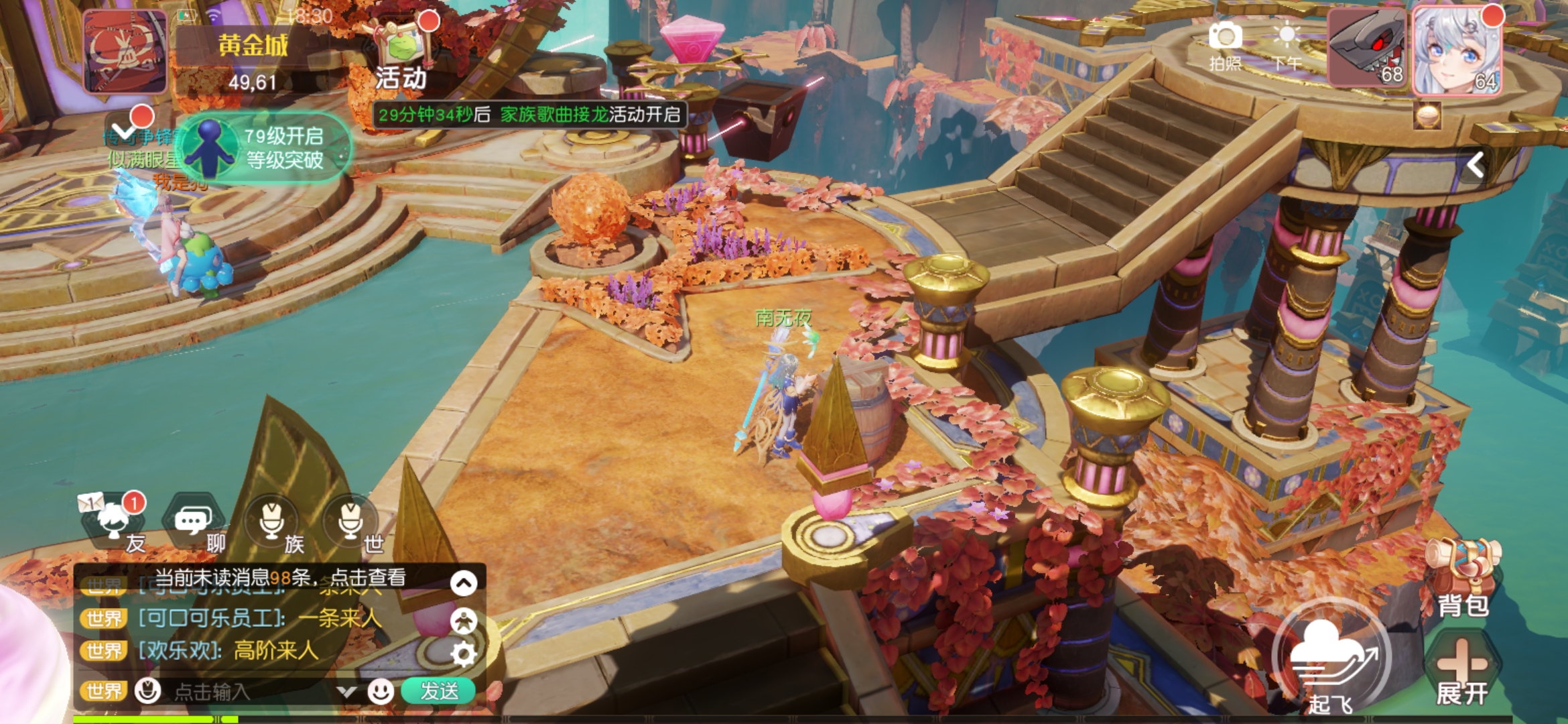Toggle the 下午 time-of-day sun icon
This screenshot has width=1568, height=724.
pyautogui.click(x=1287, y=44)
